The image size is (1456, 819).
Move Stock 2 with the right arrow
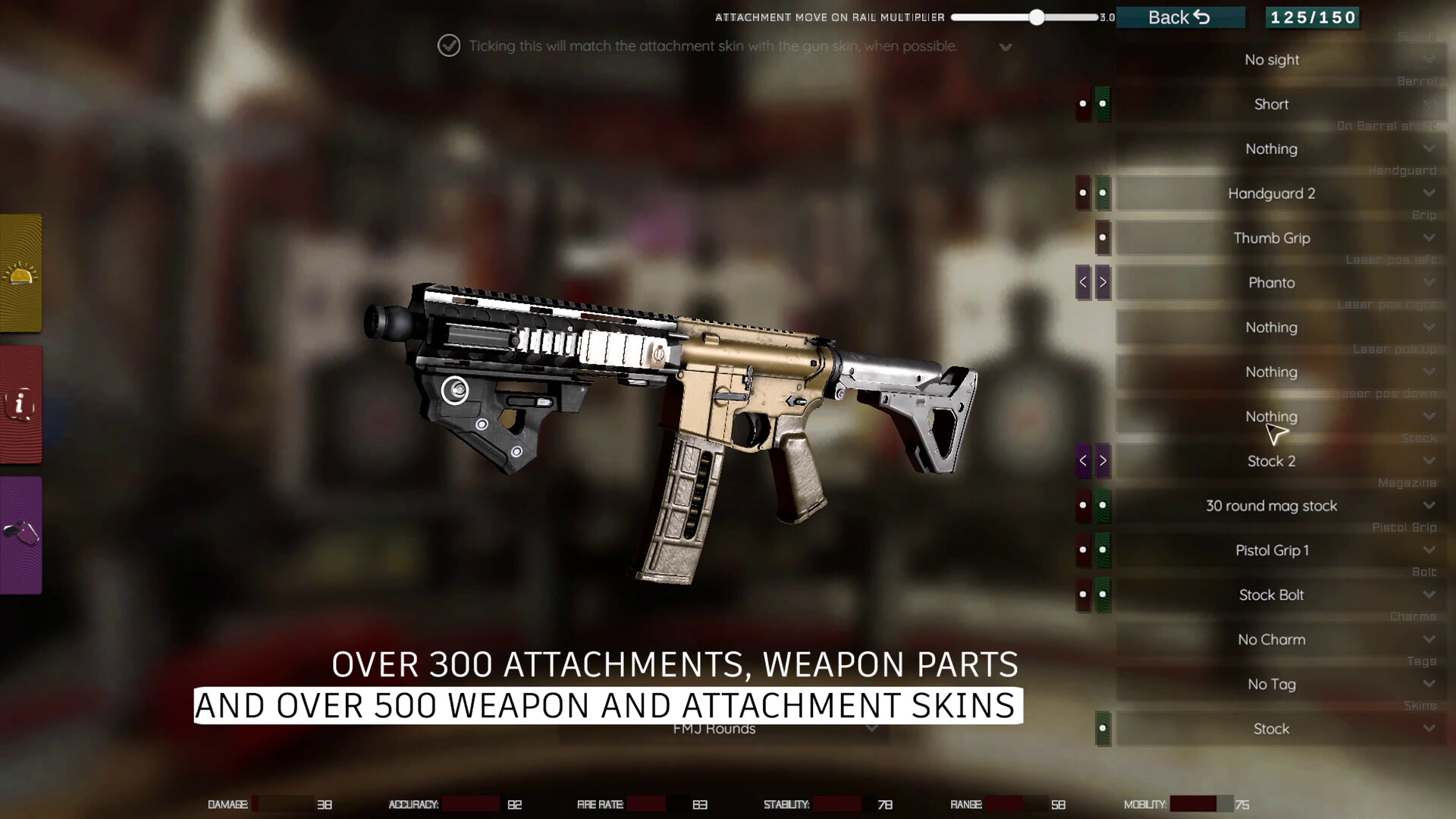(x=1103, y=461)
